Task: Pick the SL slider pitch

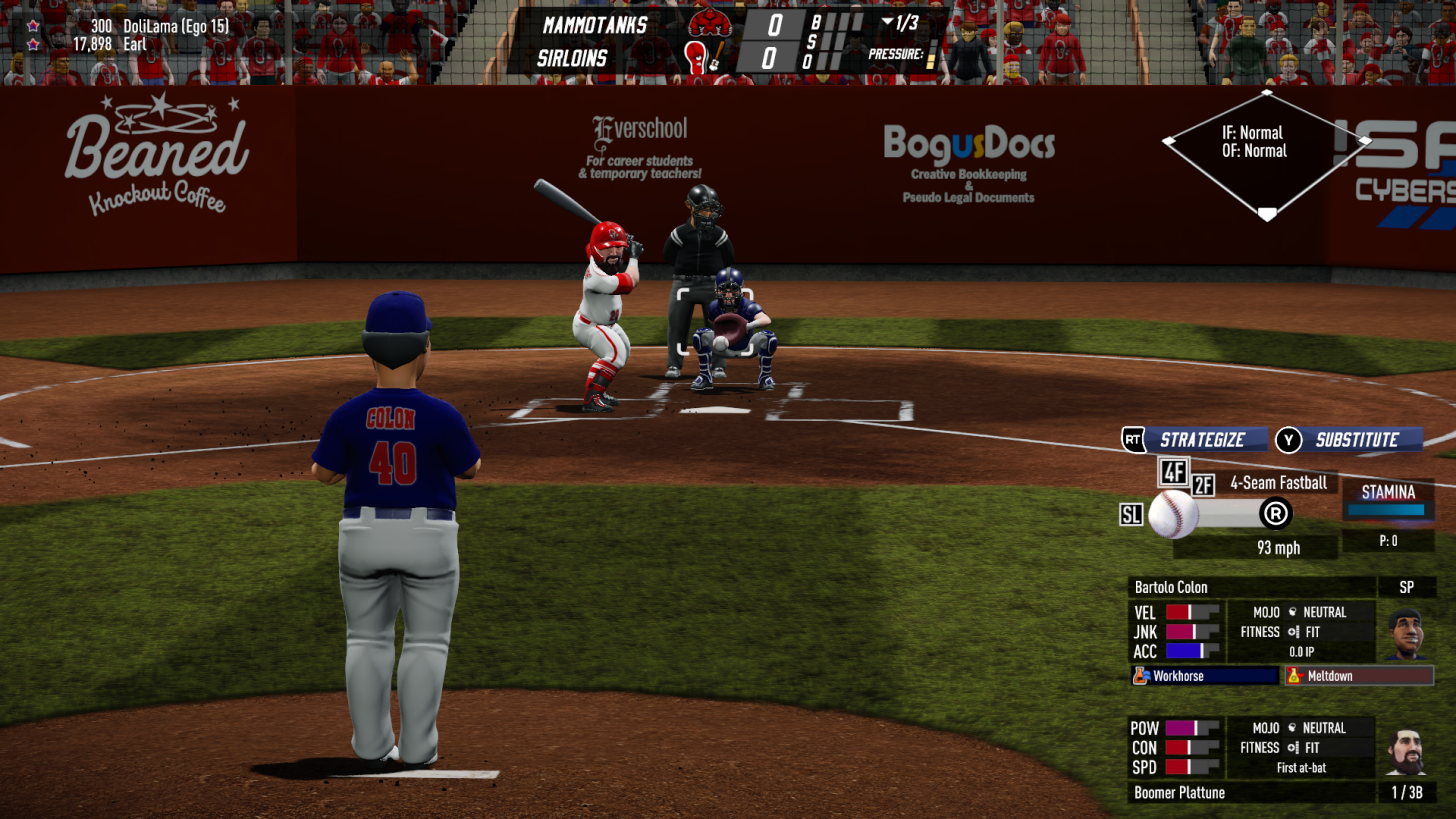Action: [x=1131, y=515]
